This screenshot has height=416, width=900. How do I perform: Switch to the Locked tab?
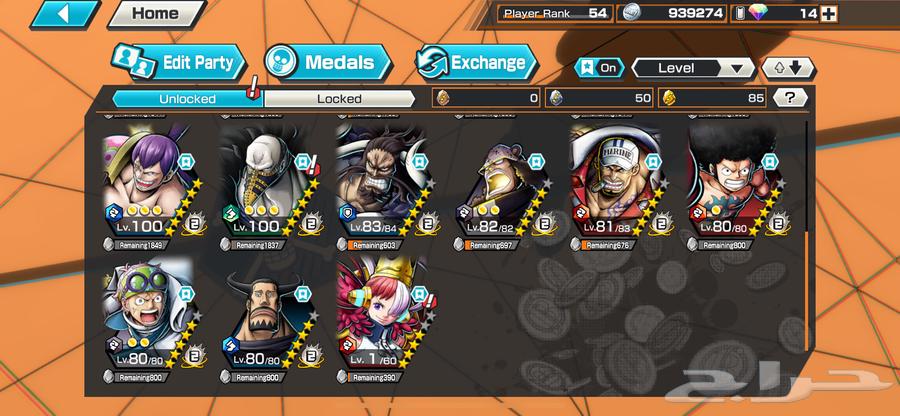[339, 98]
